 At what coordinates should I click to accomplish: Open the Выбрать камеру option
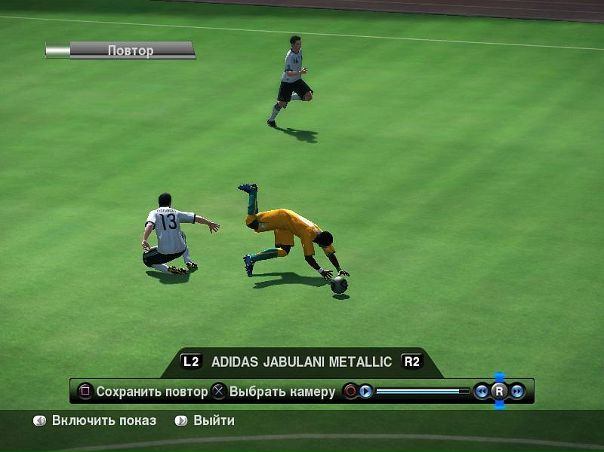click(x=274, y=391)
